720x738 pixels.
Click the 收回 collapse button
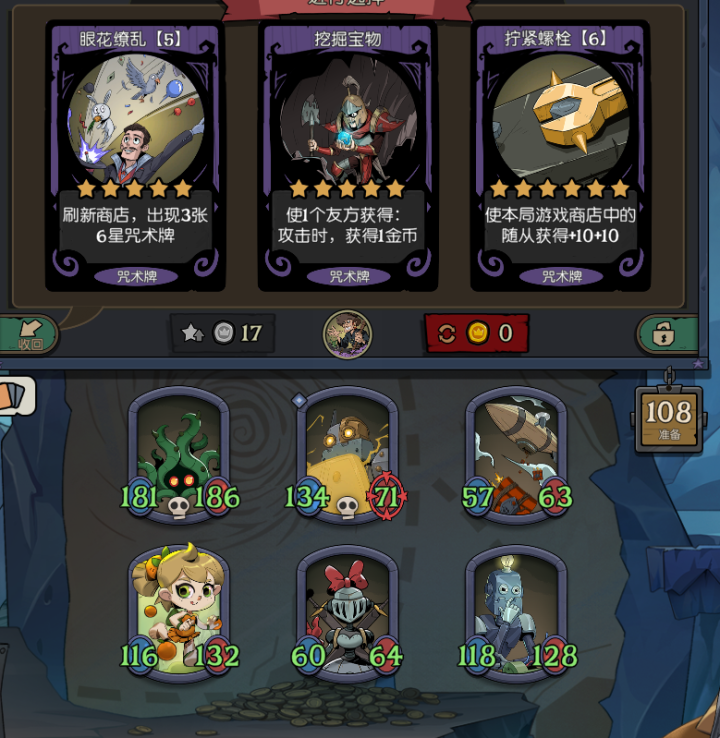coord(28,335)
